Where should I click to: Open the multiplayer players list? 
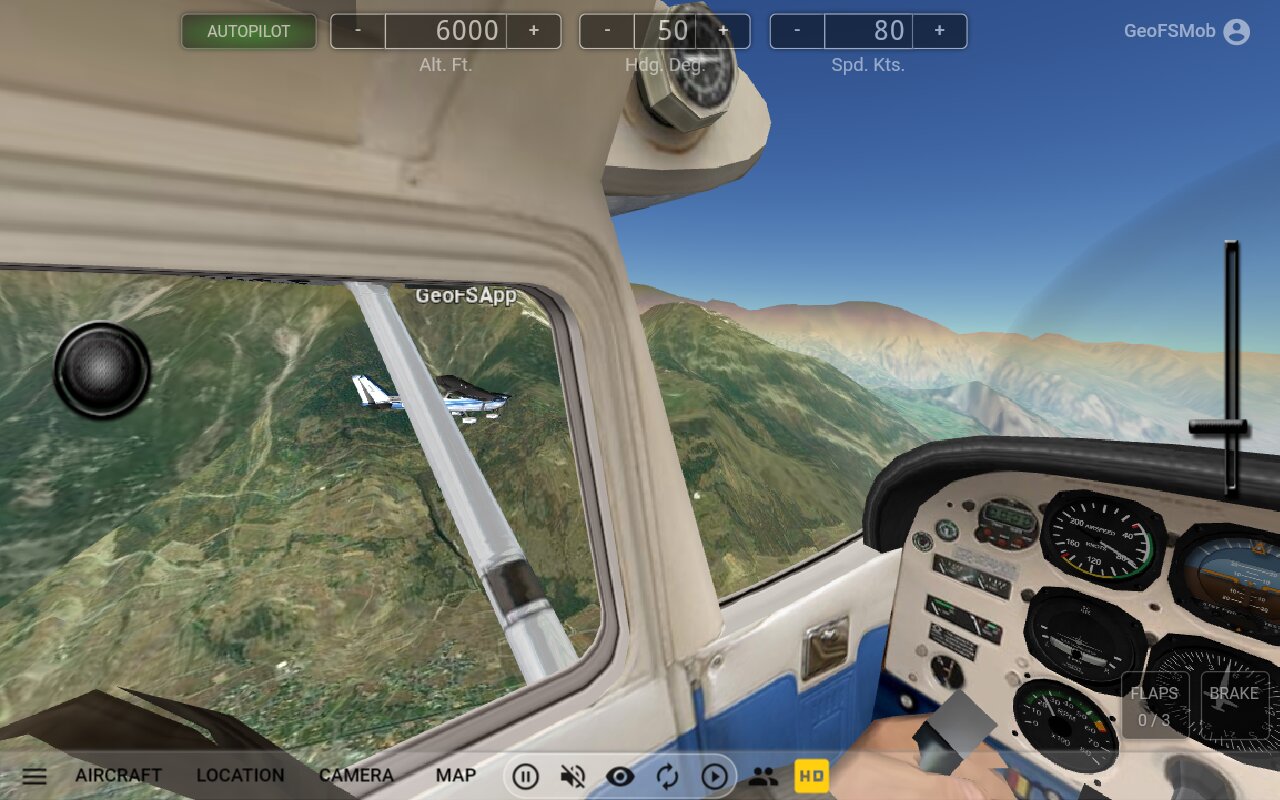pos(764,775)
